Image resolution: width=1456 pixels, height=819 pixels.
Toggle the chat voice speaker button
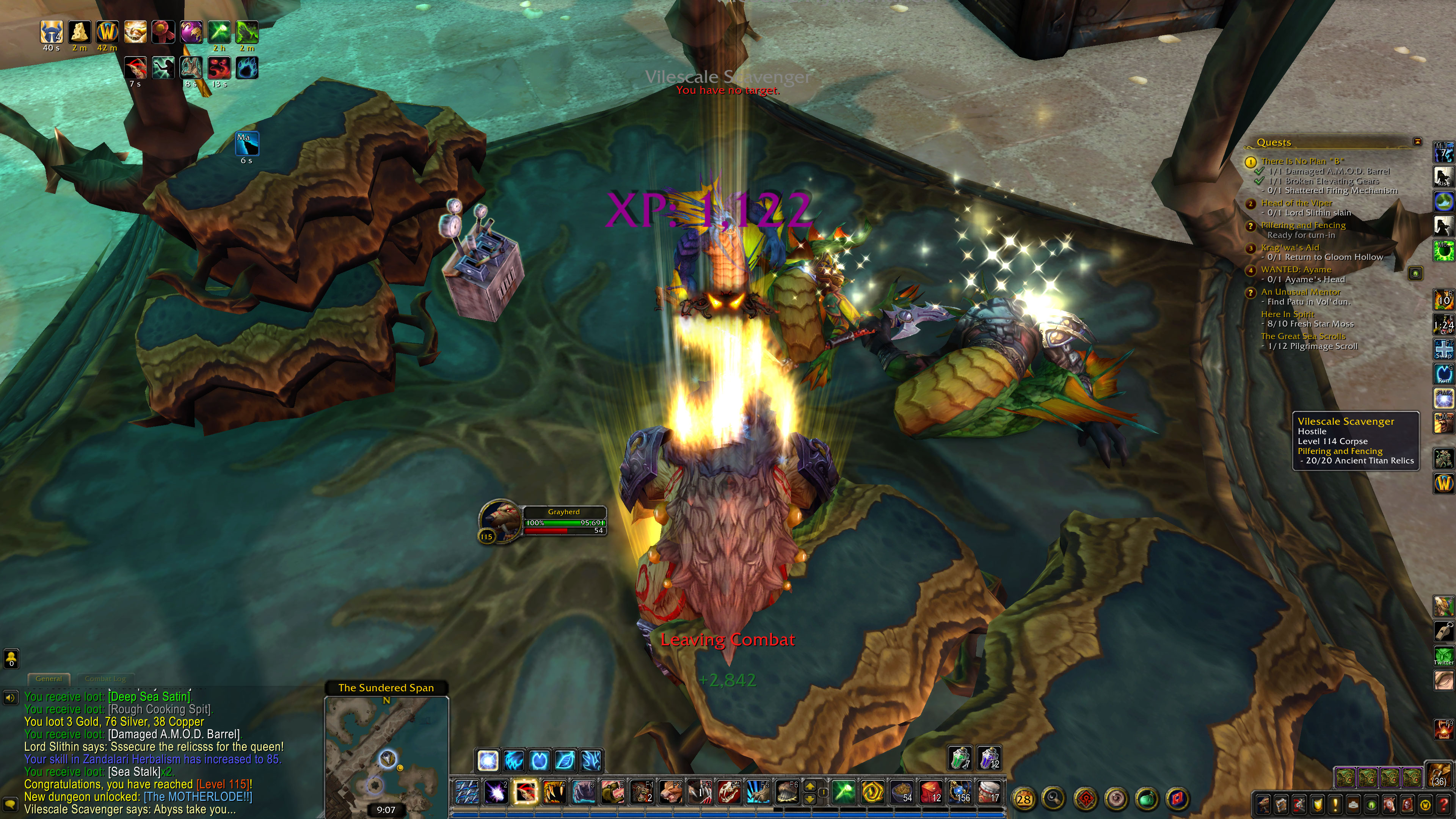10,698
